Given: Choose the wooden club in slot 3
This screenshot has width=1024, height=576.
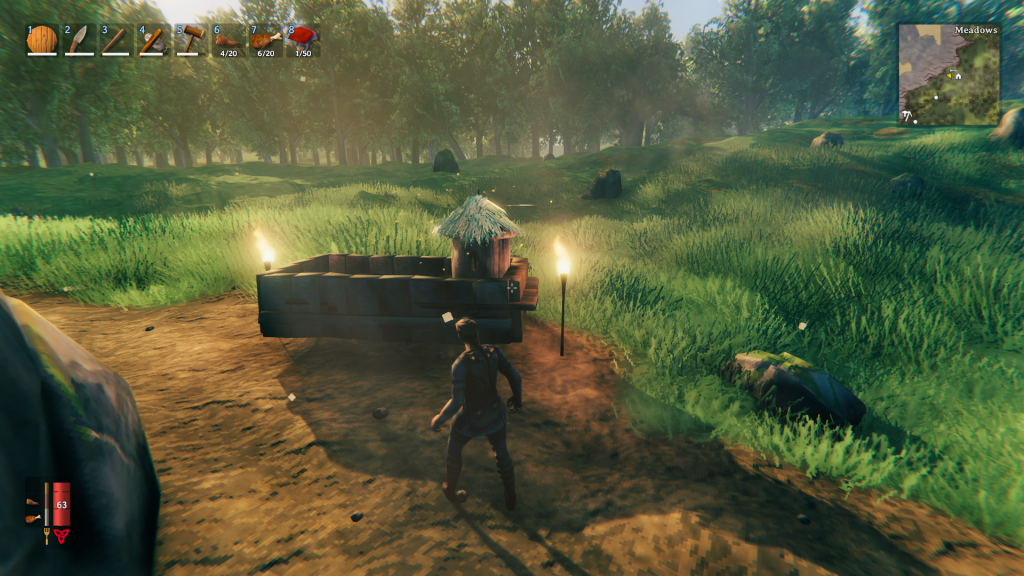Looking at the screenshot, I should [116, 40].
